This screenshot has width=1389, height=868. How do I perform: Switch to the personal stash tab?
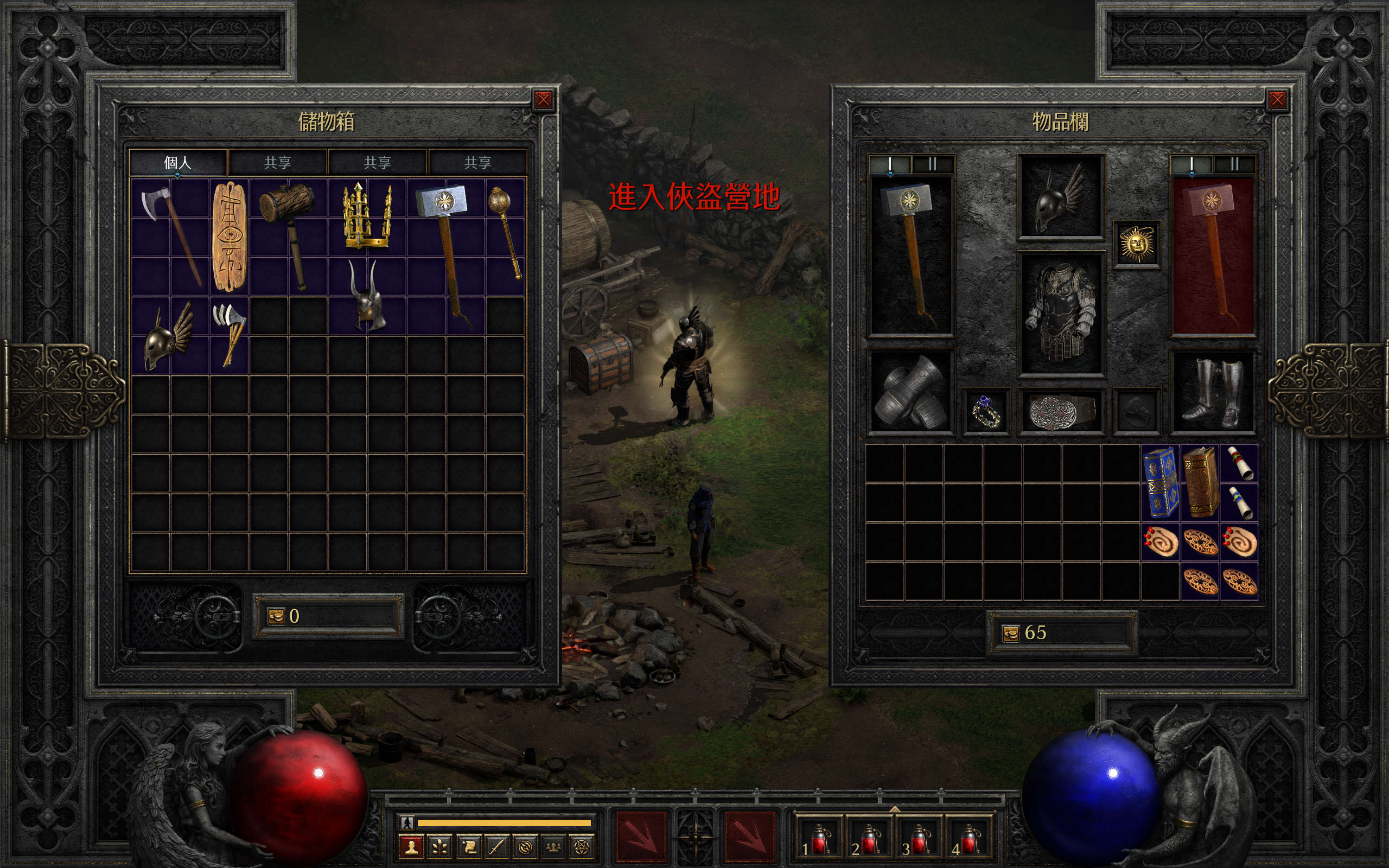[177, 162]
